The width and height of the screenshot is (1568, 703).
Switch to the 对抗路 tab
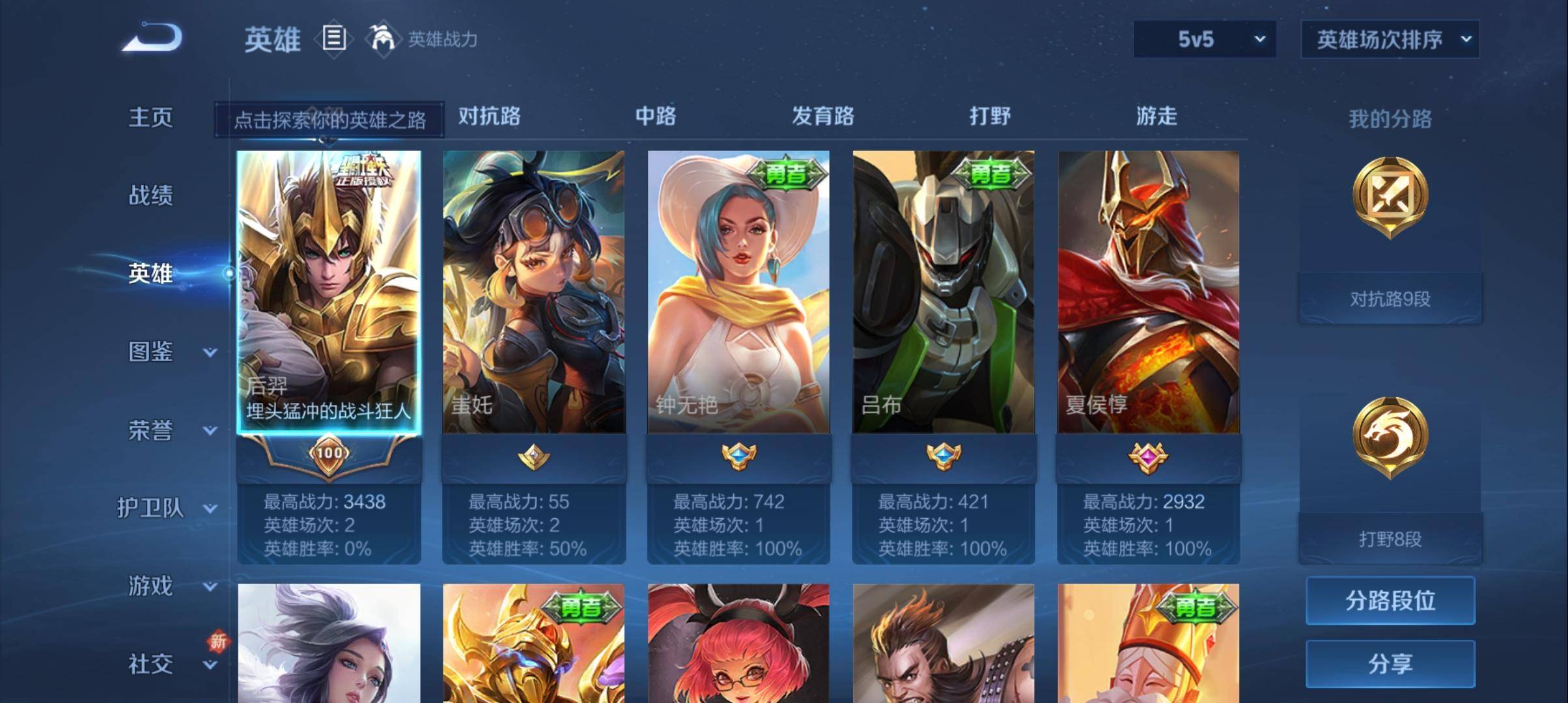(x=490, y=117)
